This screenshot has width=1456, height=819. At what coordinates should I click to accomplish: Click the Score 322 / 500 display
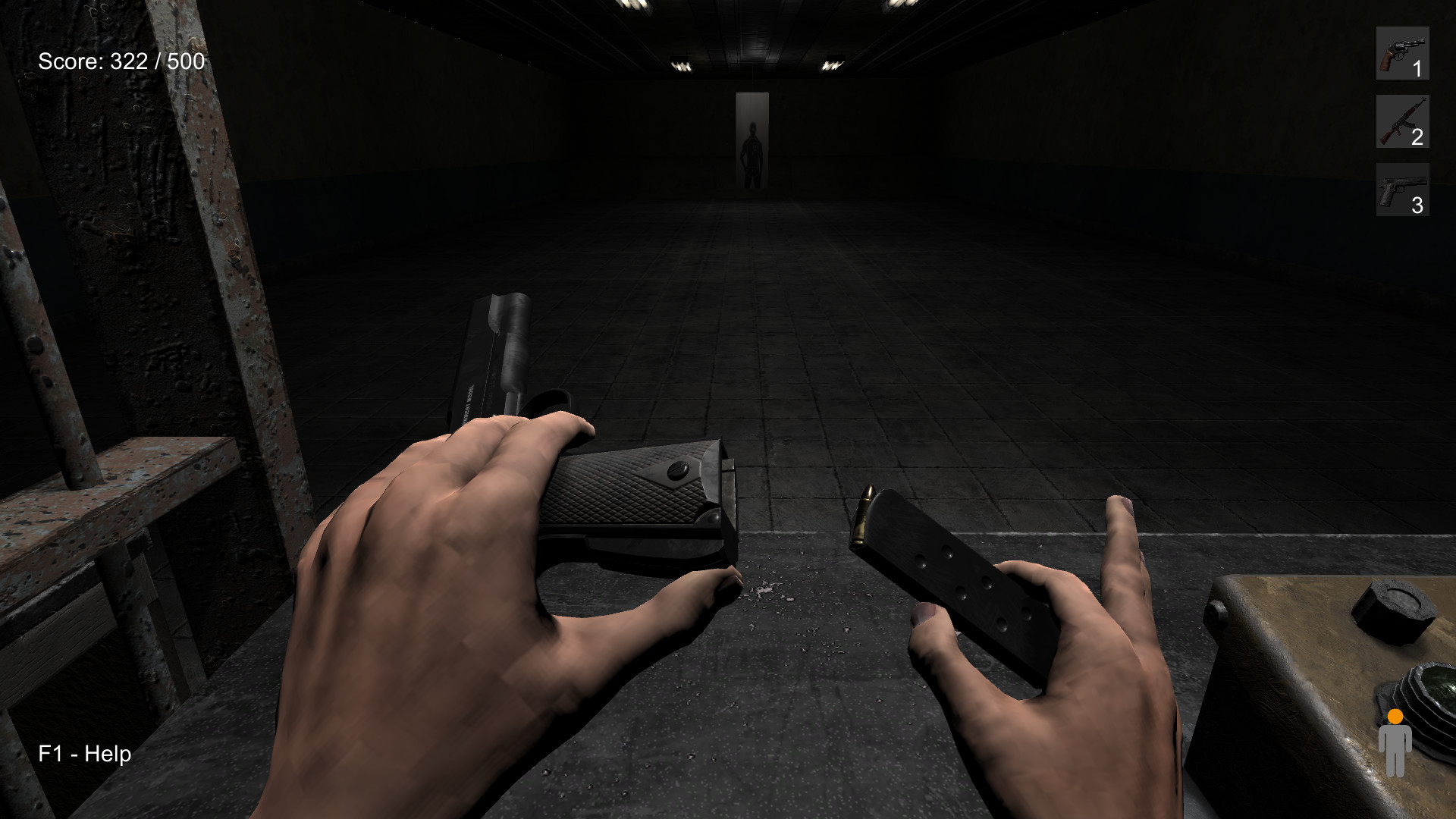point(121,62)
